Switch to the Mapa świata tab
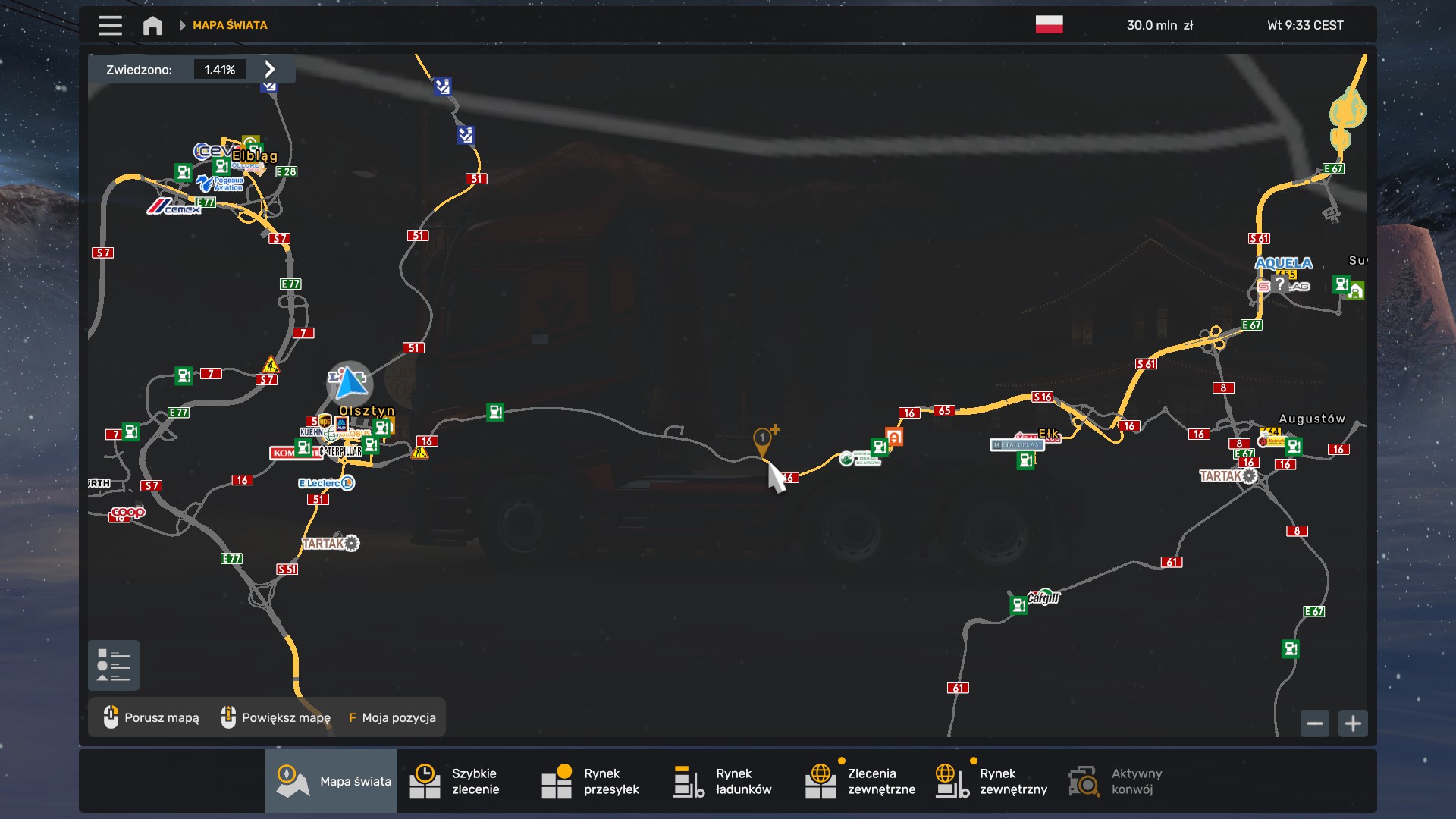 (x=331, y=781)
